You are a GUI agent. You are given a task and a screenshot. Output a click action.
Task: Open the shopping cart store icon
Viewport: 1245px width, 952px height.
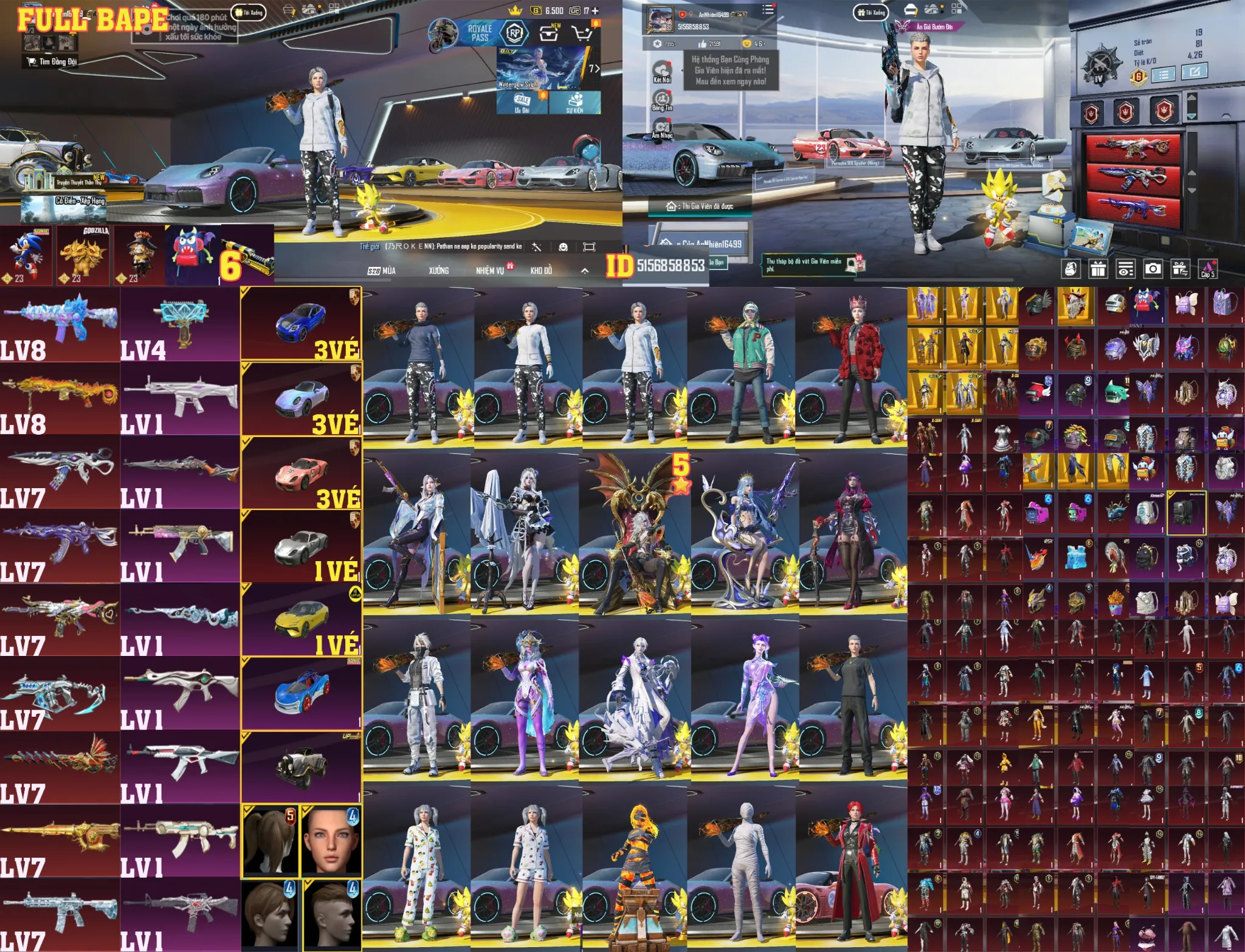(x=581, y=33)
